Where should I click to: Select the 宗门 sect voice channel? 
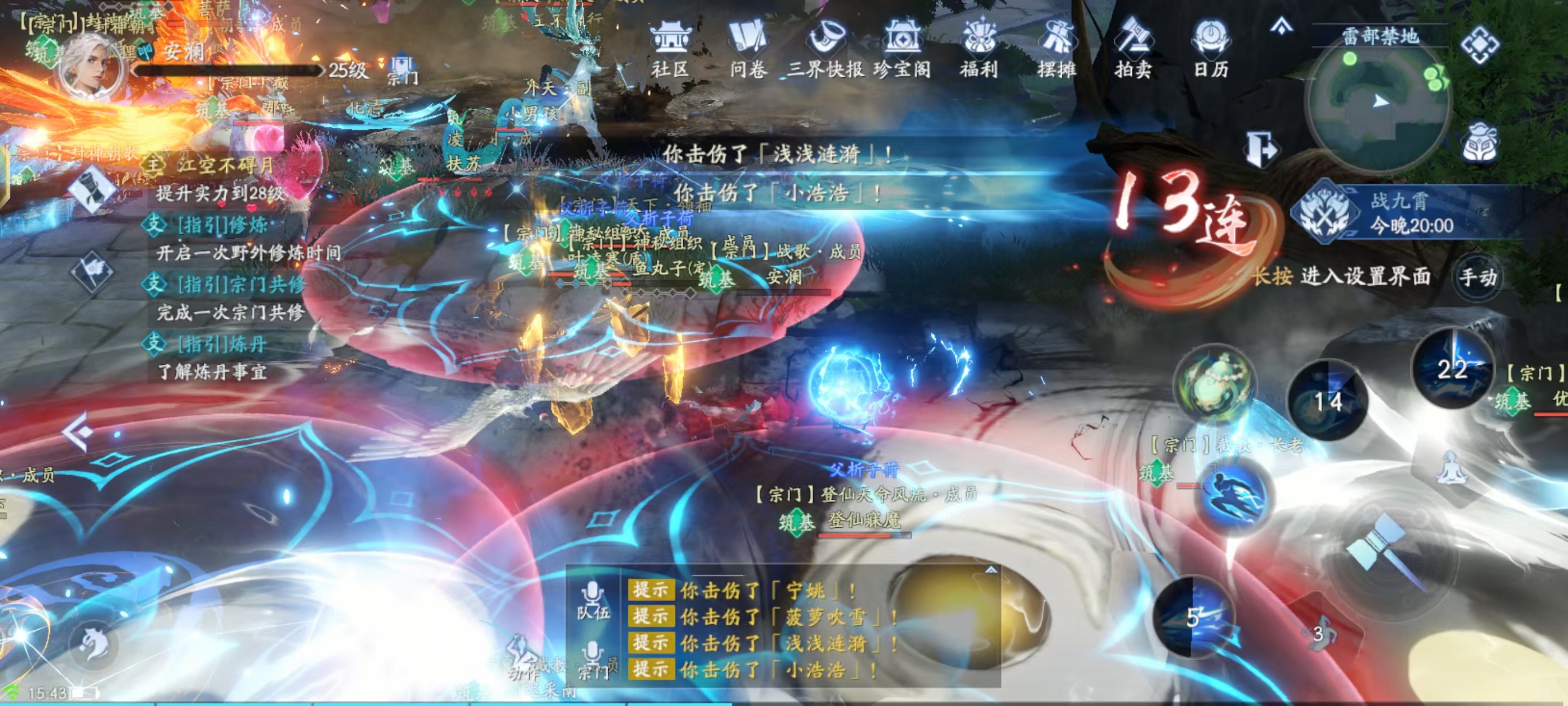click(x=593, y=661)
